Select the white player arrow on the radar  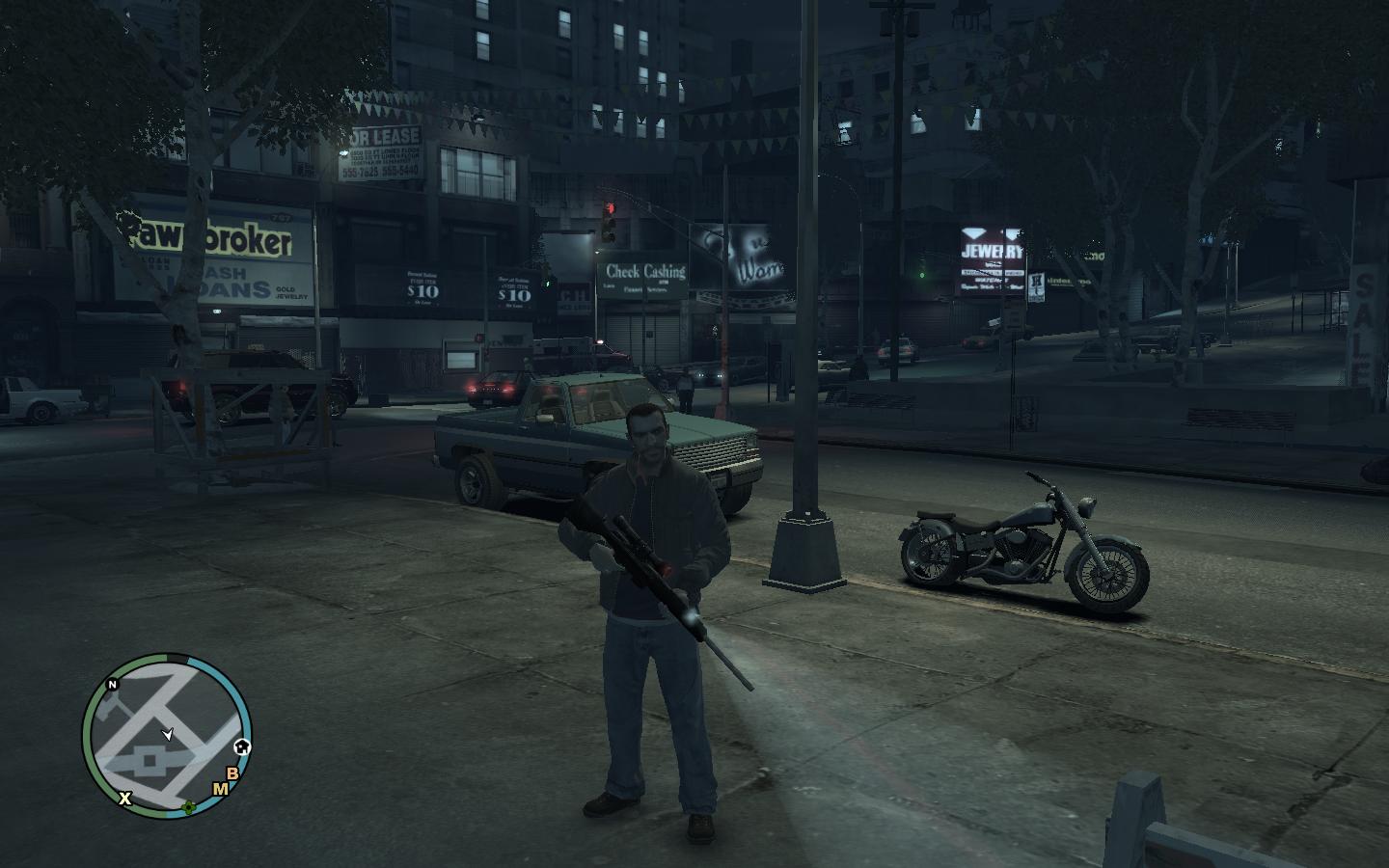tap(169, 735)
